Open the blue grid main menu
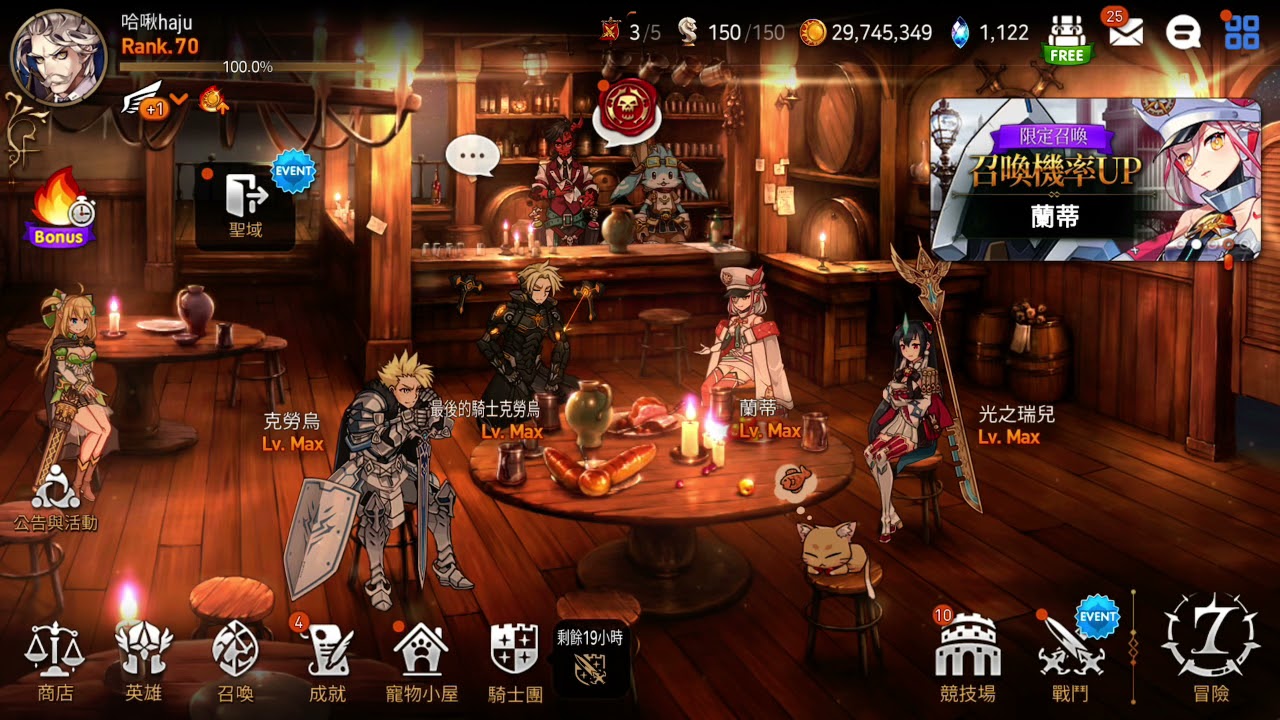This screenshot has height=720, width=1280. pos(1242,33)
